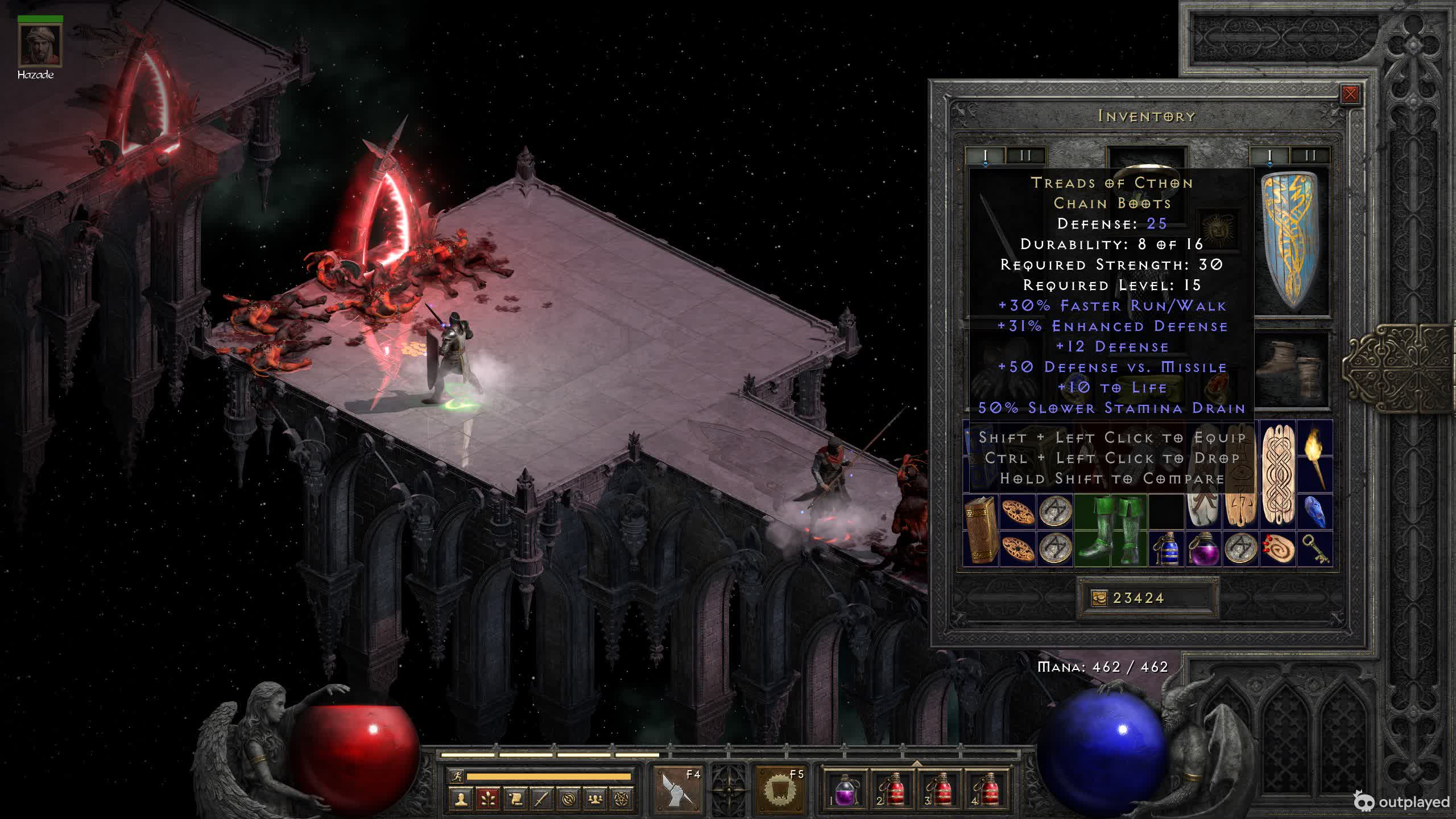Click Hazade mercenary portrait
The width and height of the screenshot is (1456, 819).
pos(40,45)
